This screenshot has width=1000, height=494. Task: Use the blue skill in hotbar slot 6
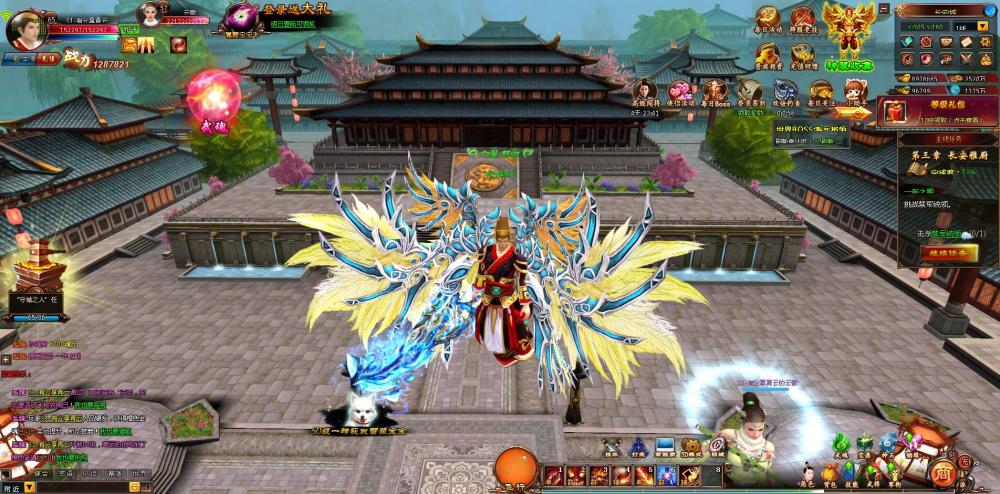[664, 475]
